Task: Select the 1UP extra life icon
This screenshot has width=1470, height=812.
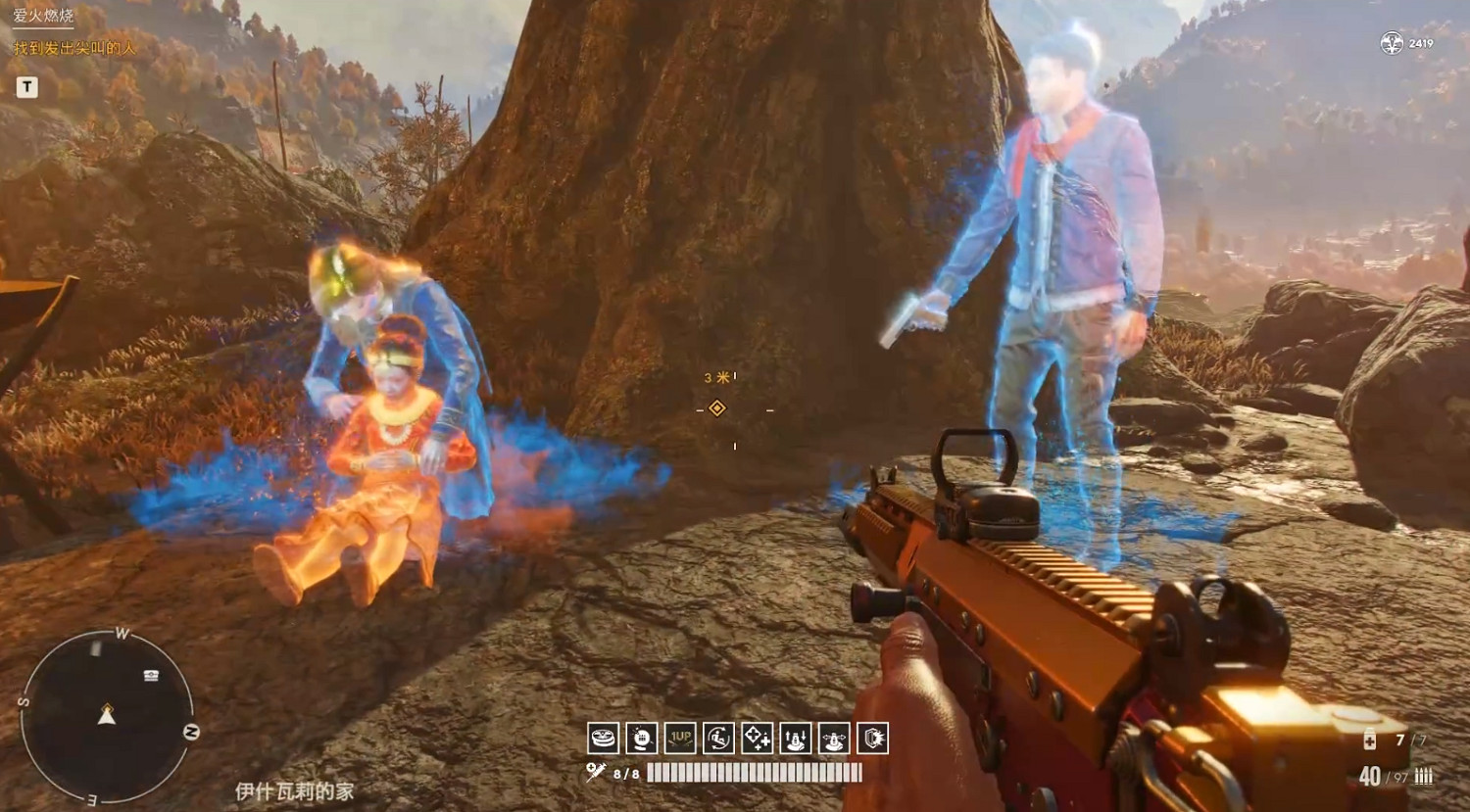Action: click(680, 738)
